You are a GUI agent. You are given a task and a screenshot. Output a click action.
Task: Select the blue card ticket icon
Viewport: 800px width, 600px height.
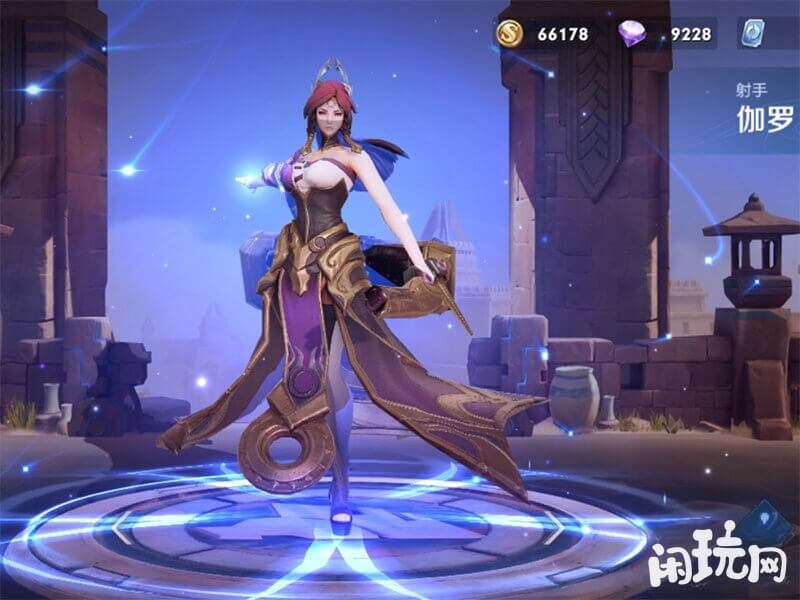(757, 33)
